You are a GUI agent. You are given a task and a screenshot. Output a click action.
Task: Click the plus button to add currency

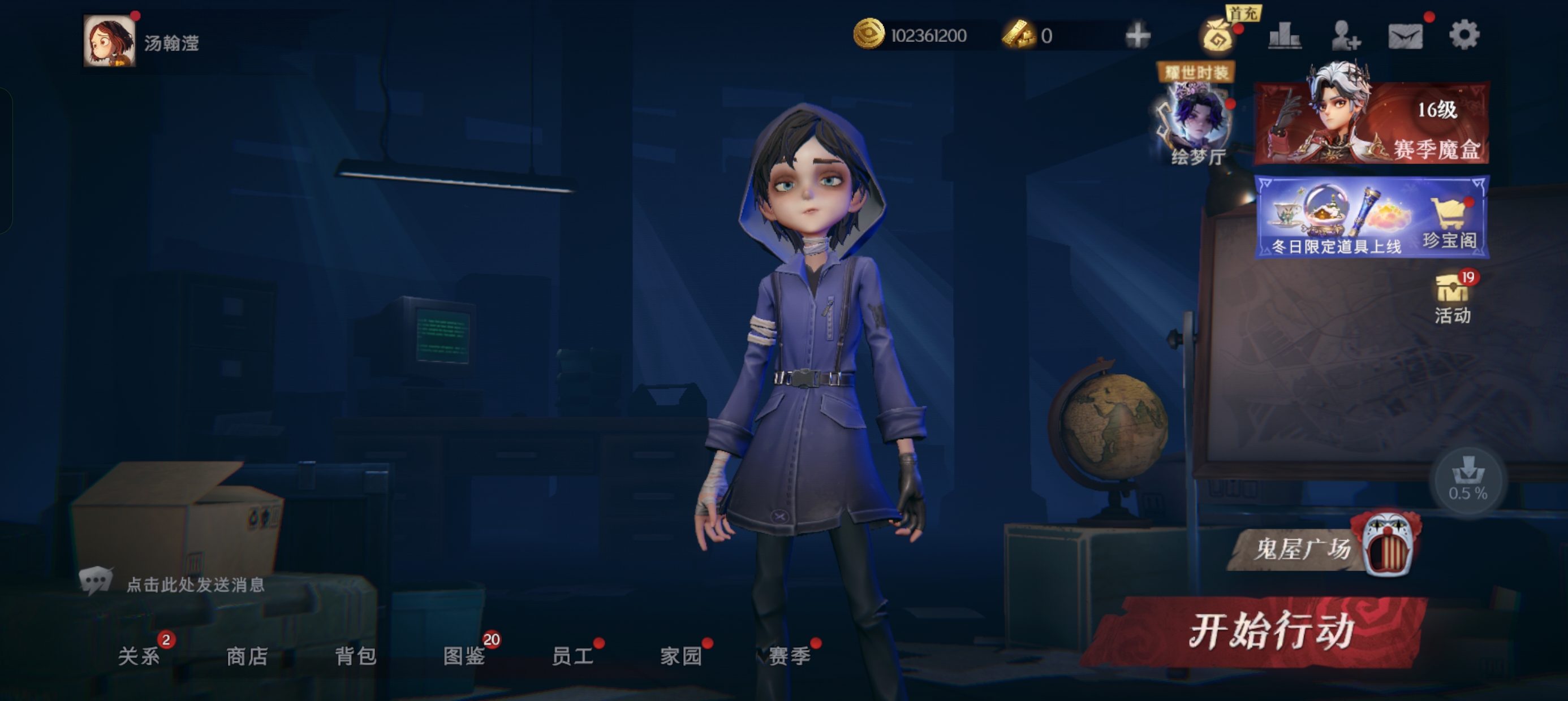(x=1137, y=35)
